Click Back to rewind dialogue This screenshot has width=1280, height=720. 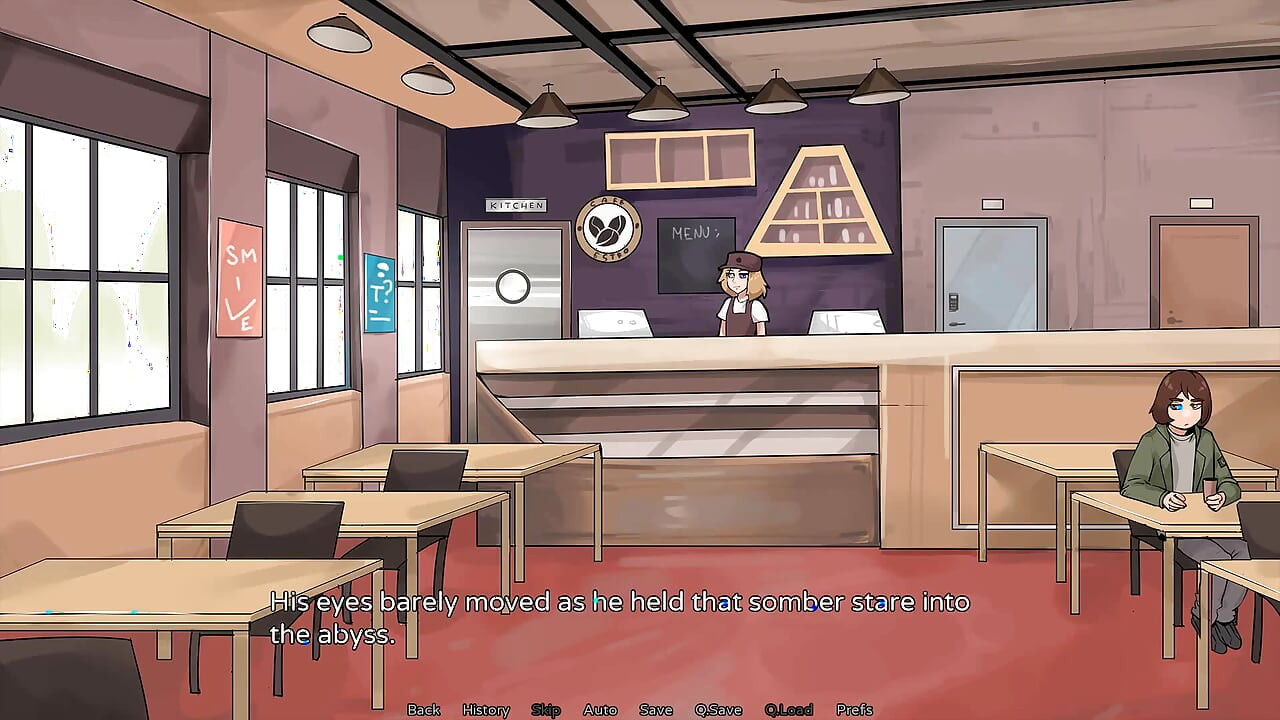(423, 709)
